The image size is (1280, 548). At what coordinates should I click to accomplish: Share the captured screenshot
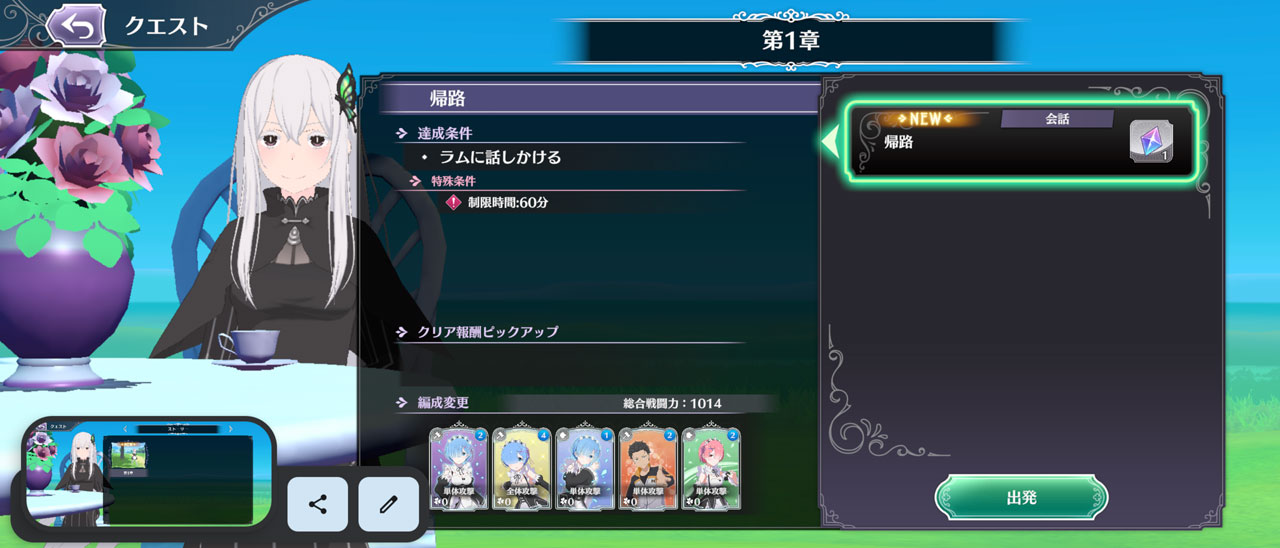pyautogui.click(x=318, y=504)
